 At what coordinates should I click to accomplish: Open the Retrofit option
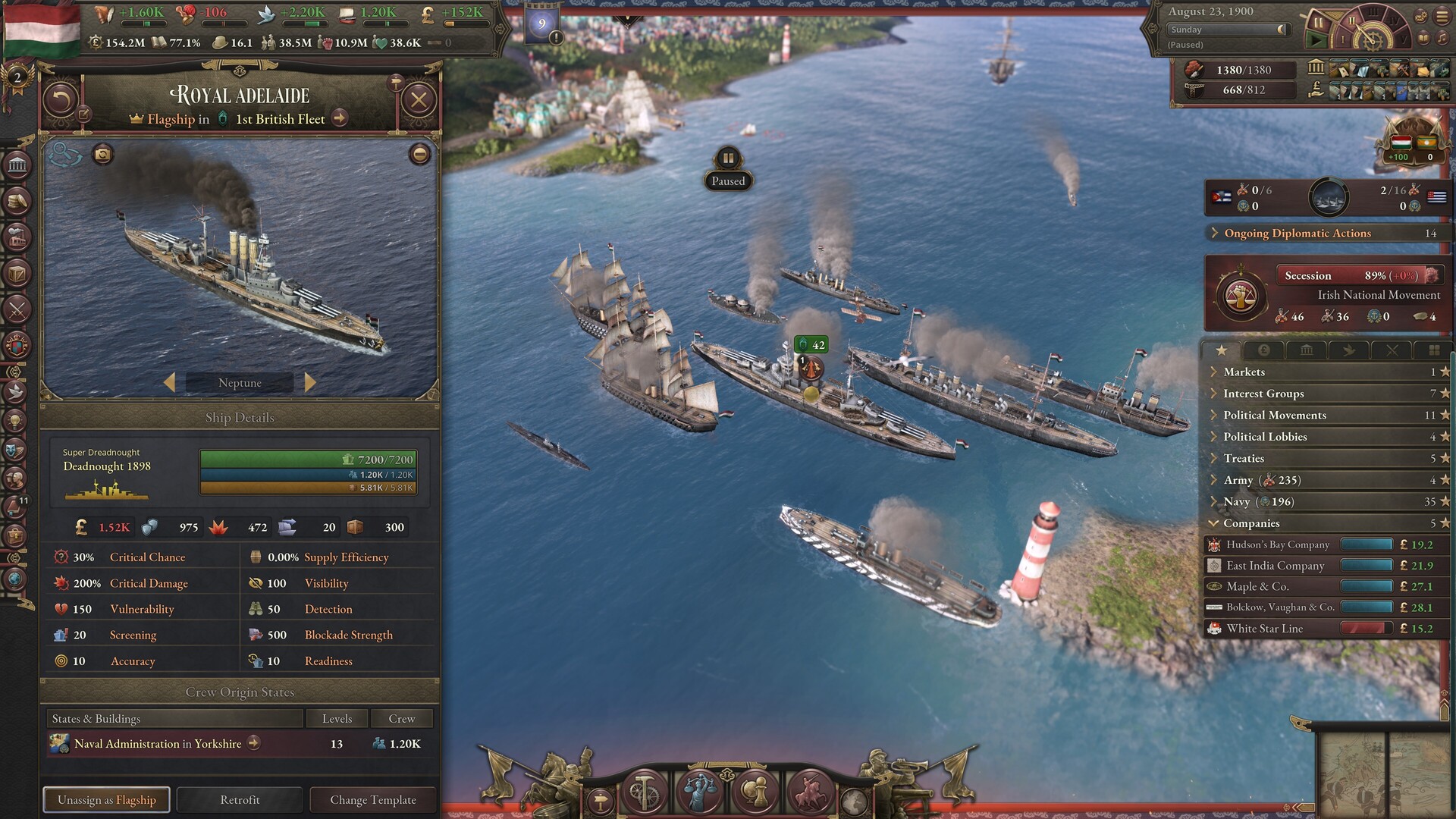[240, 799]
